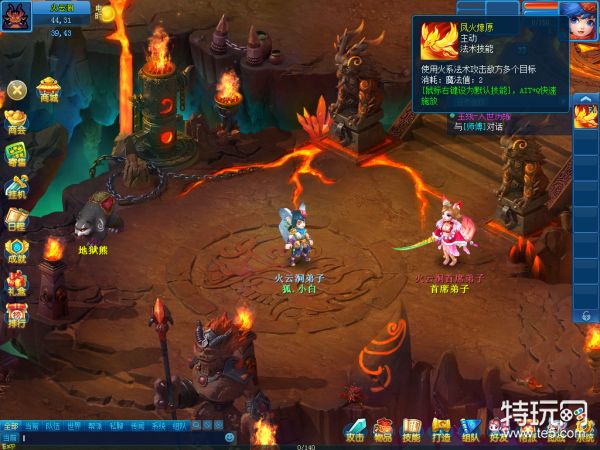600x450 pixels.
Task: Open the 打造 crafting panel
Action: (441, 430)
